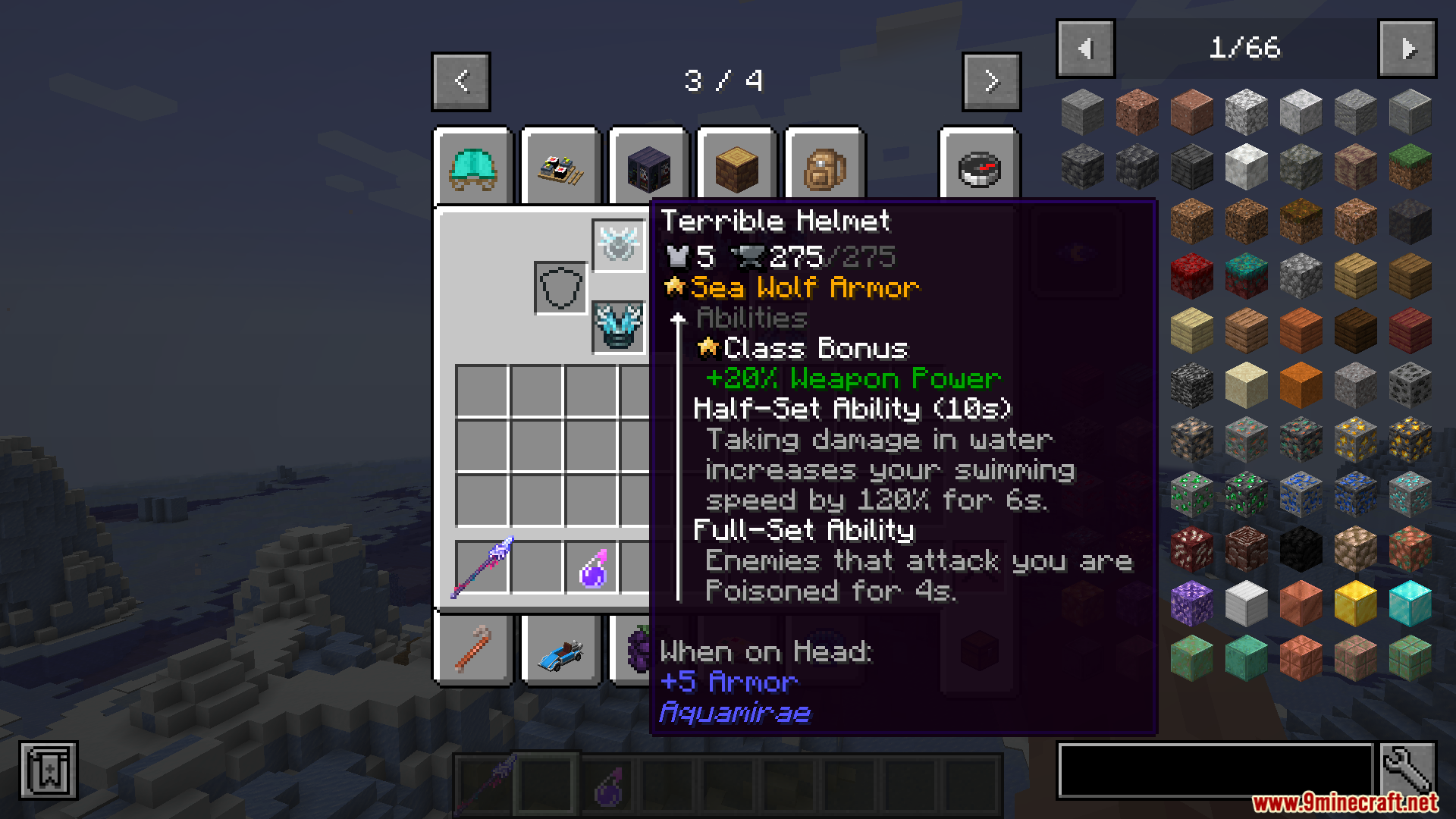Switch to the sushi platter tab
Image resolution: width=1456 pixels, height=819 pixels.
[561, 168]
